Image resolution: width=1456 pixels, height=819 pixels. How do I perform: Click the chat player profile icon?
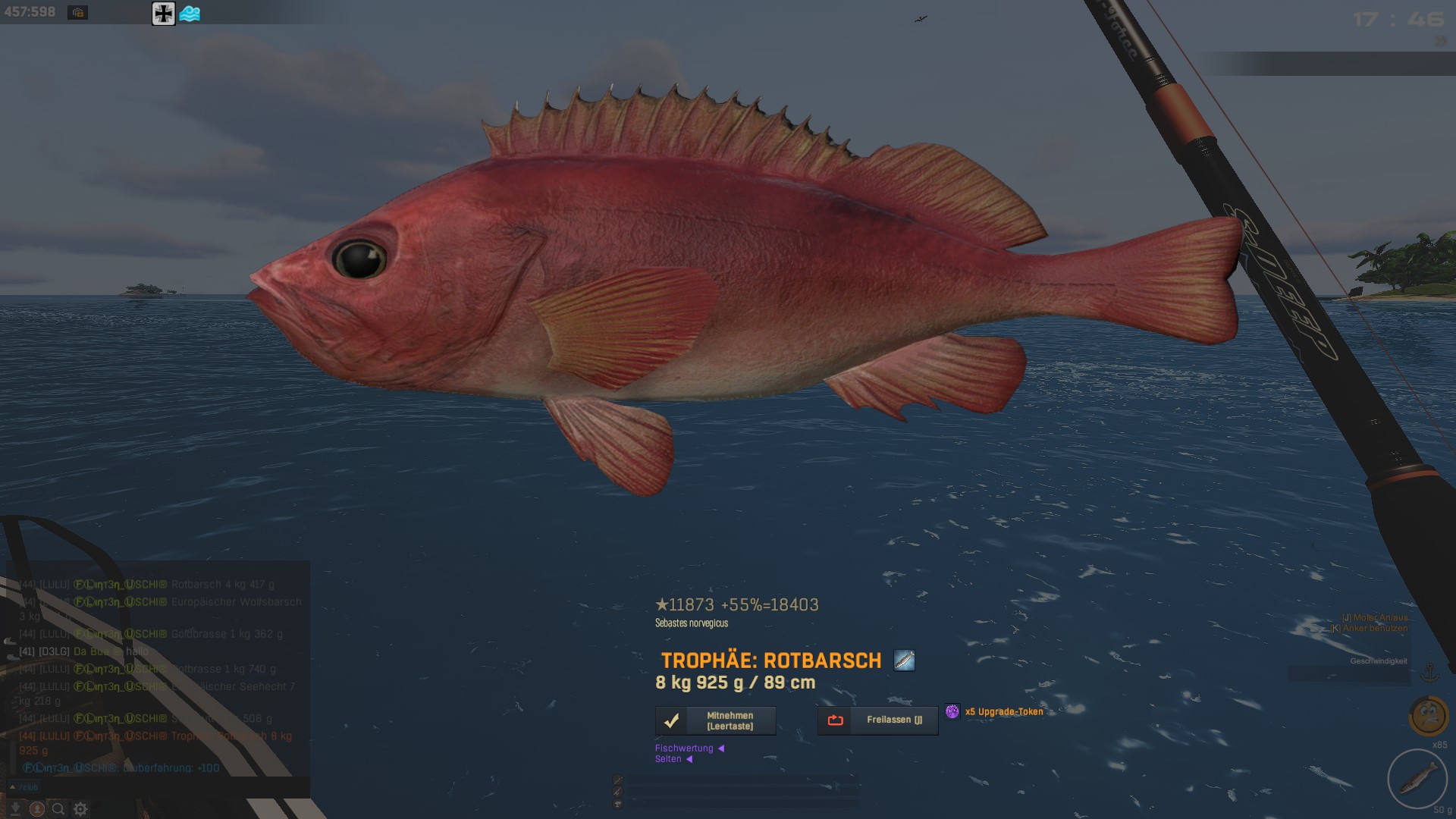(x=36, y=809)
